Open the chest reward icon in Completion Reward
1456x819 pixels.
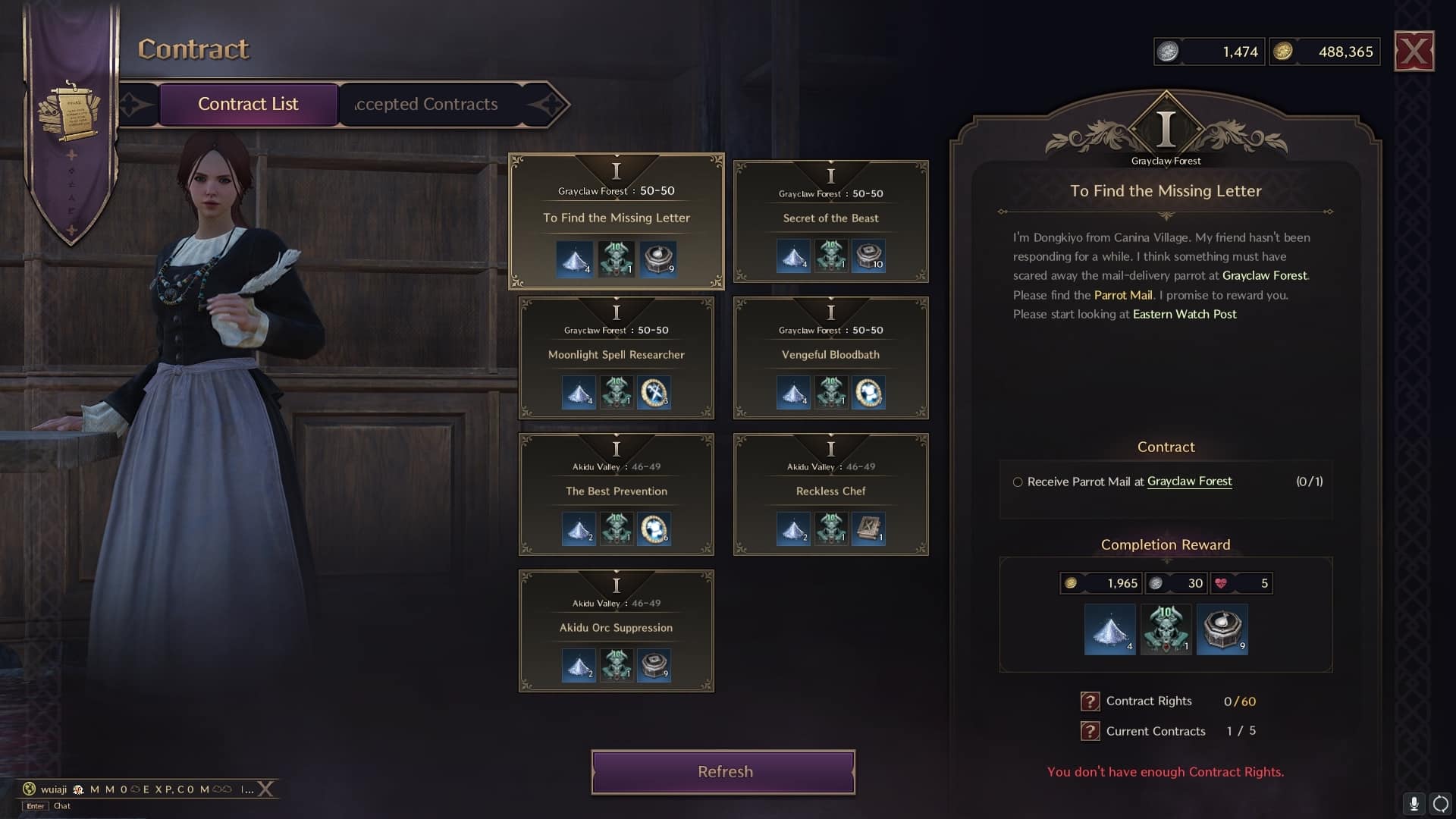[x=1222, y=629]
